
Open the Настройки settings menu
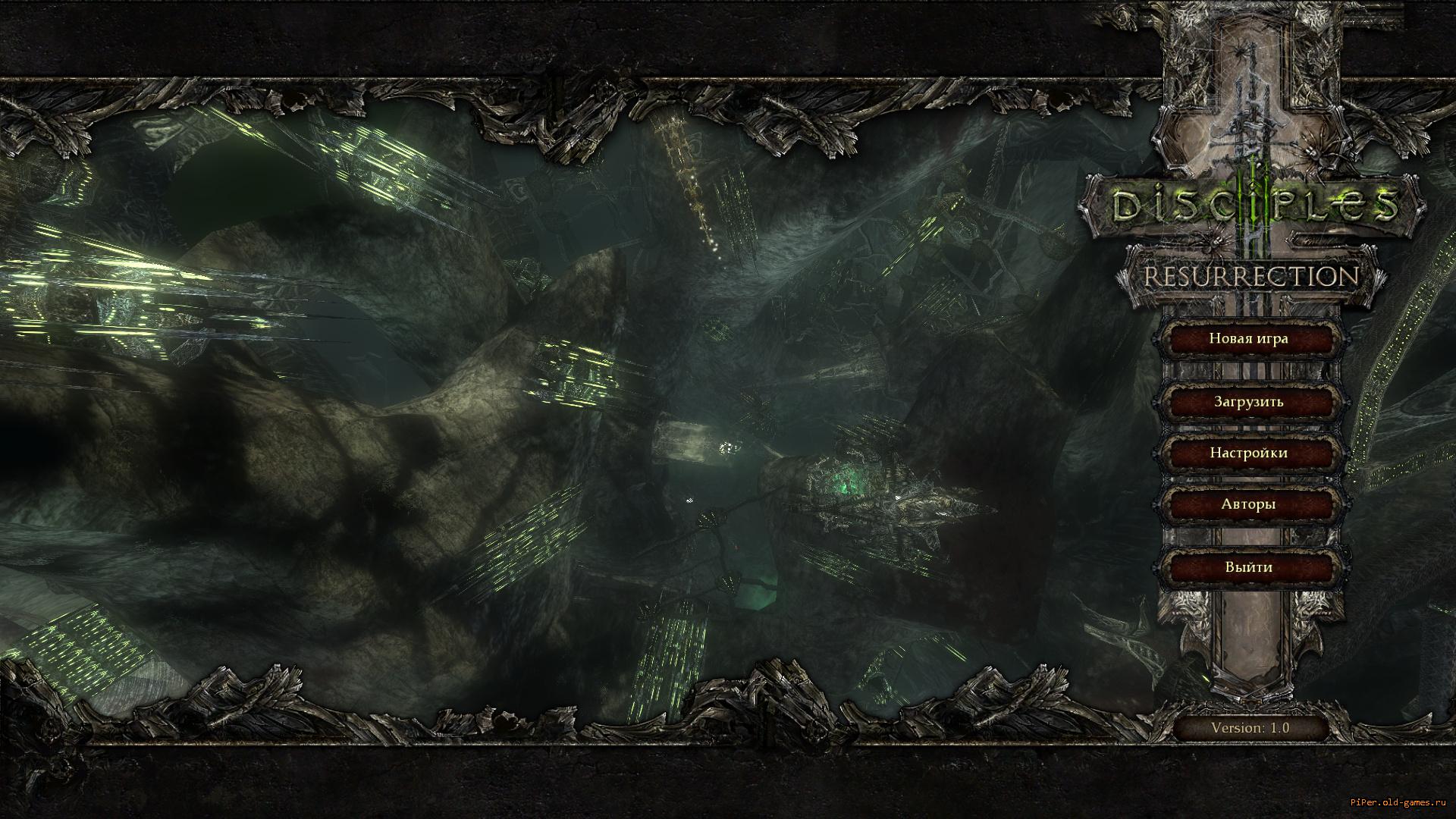pos(1248,453)
